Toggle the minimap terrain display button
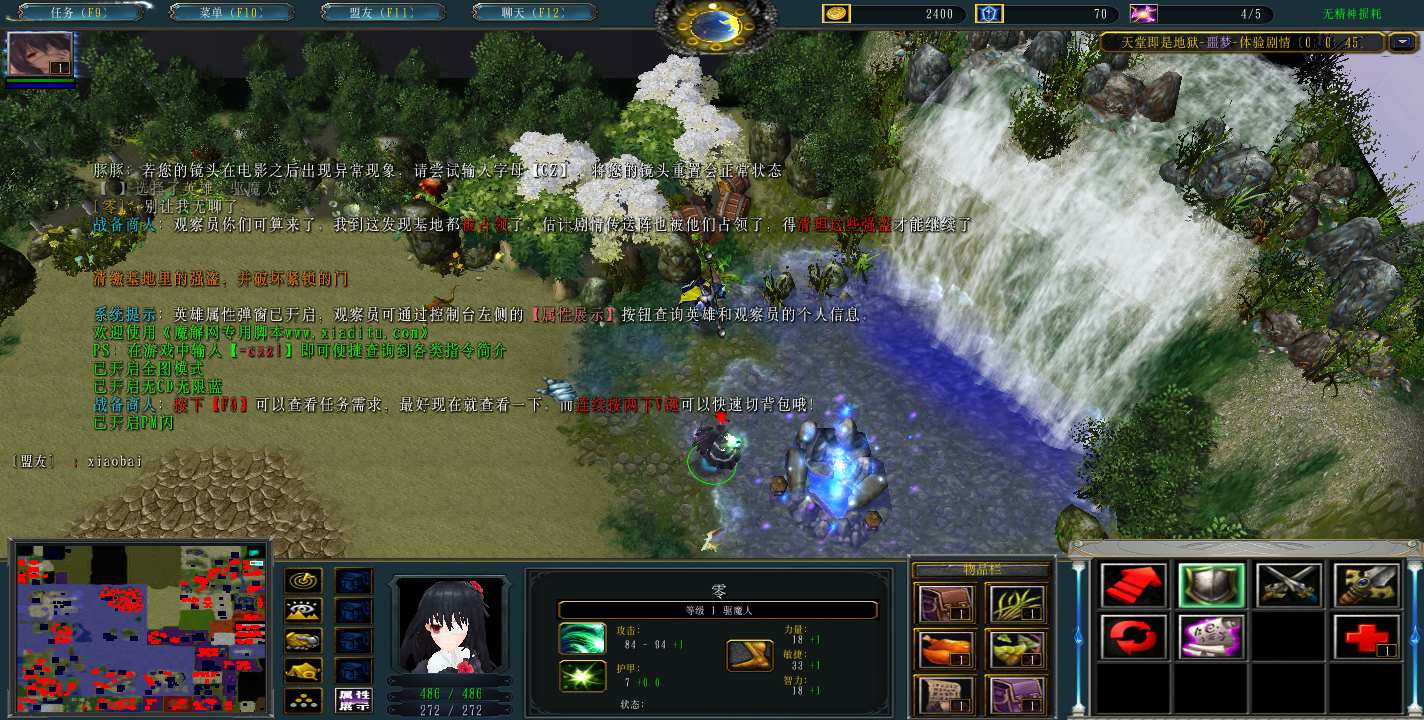1424x720 pixels. tap(303, 611)
